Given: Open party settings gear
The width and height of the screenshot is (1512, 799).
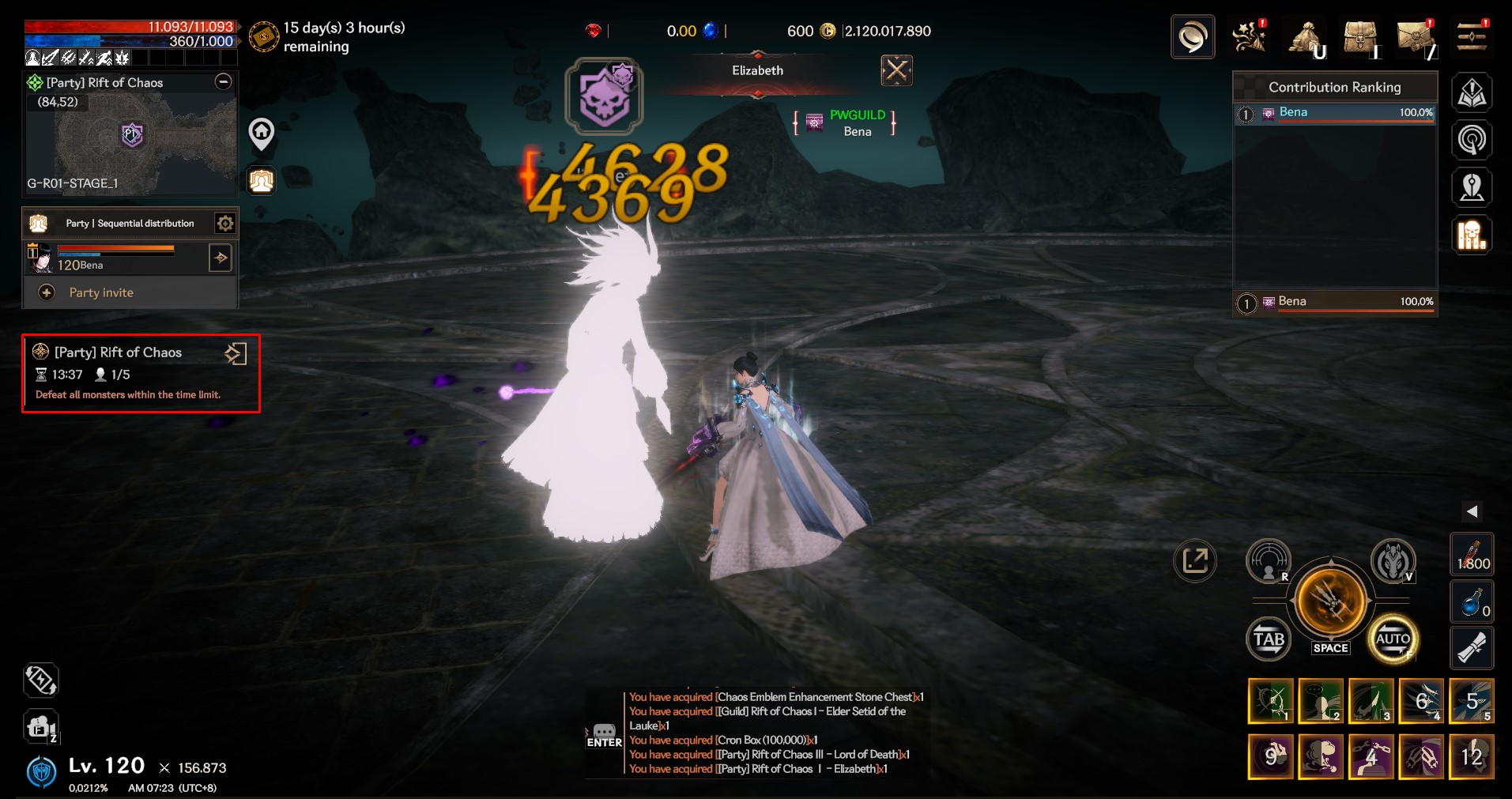Looking at the screenshot, I should point(225,224).
